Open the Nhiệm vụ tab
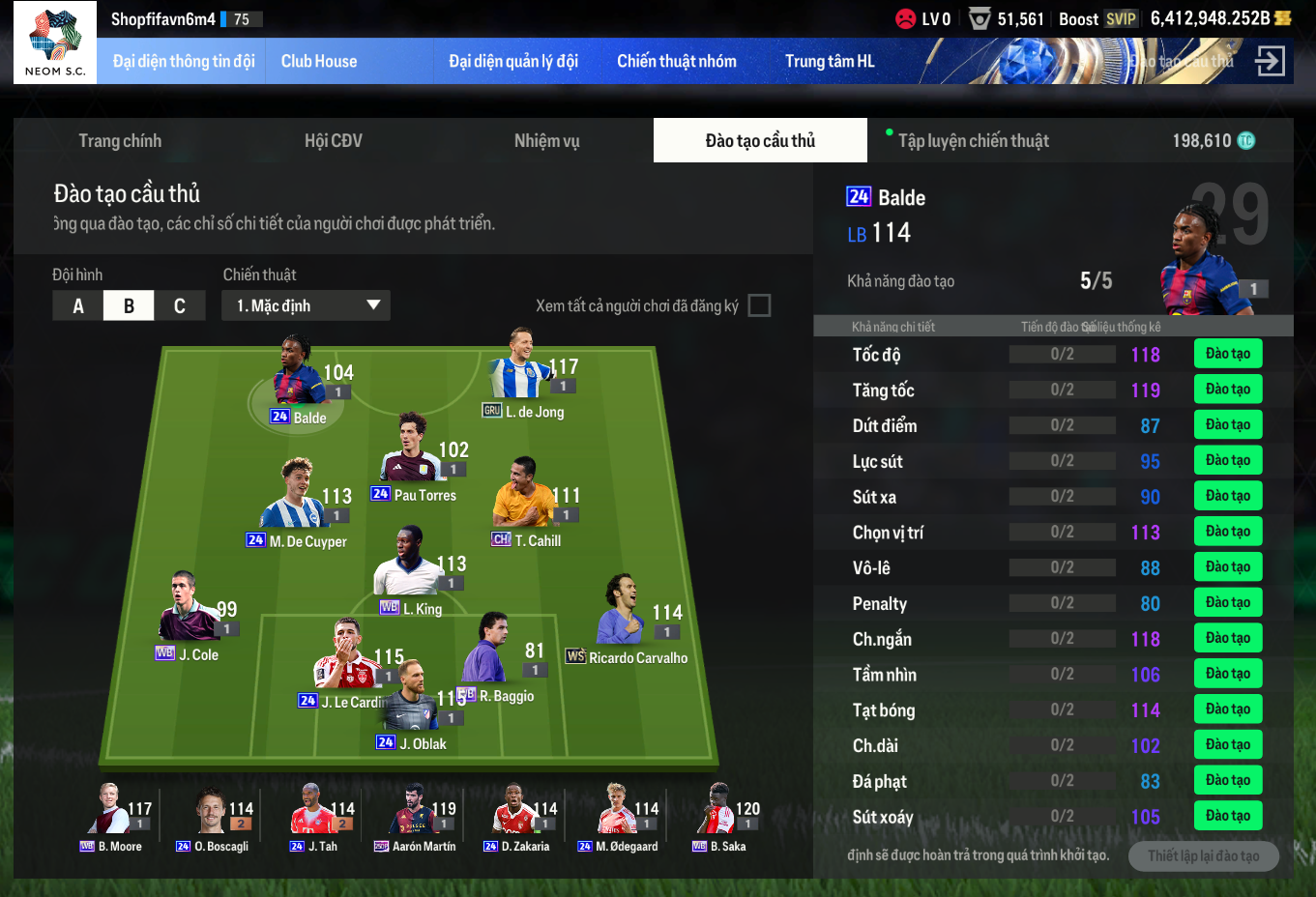The width and height of the screenshot is (1316, 897). point(546,141)
